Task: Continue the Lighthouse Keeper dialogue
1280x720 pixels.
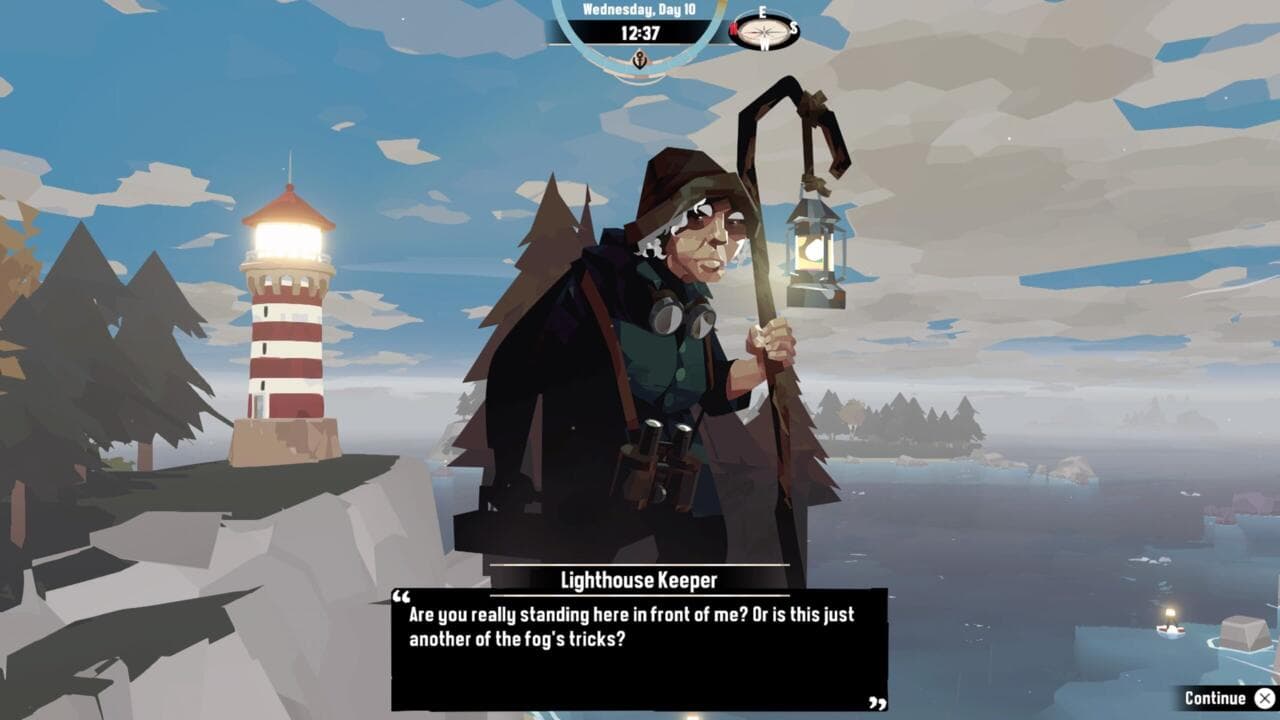Action: [x=1228, y=698]
